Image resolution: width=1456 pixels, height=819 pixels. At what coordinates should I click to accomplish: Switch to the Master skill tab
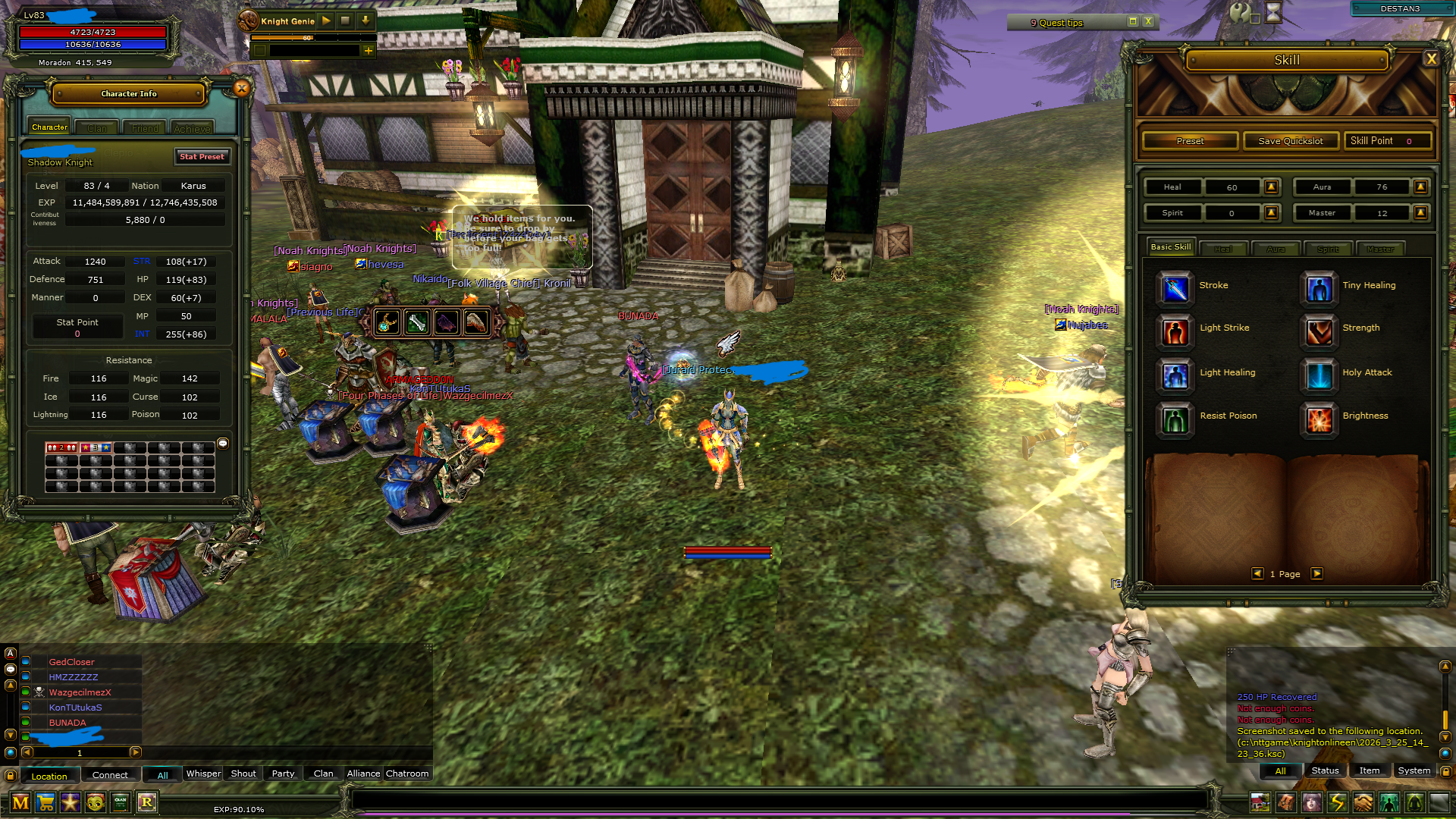coord(1380,249)
